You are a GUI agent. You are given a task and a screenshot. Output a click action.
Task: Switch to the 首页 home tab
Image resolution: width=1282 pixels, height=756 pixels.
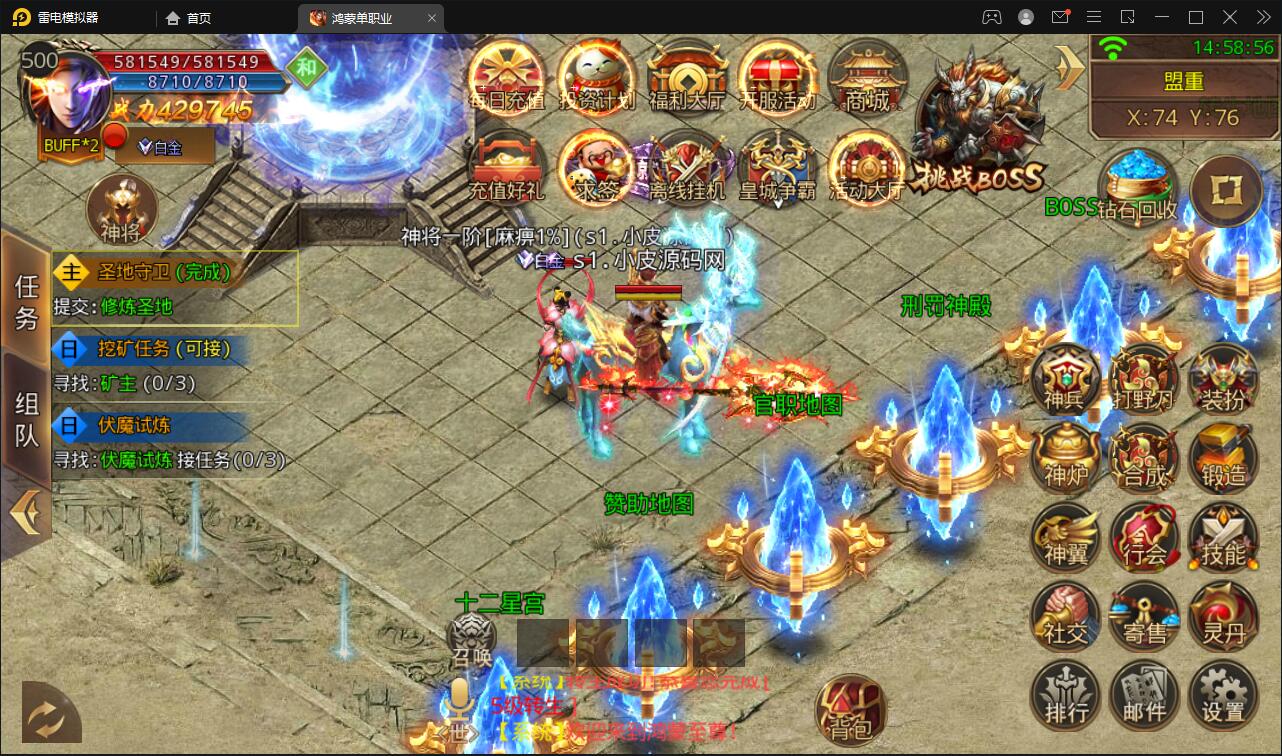pos(188,18)
